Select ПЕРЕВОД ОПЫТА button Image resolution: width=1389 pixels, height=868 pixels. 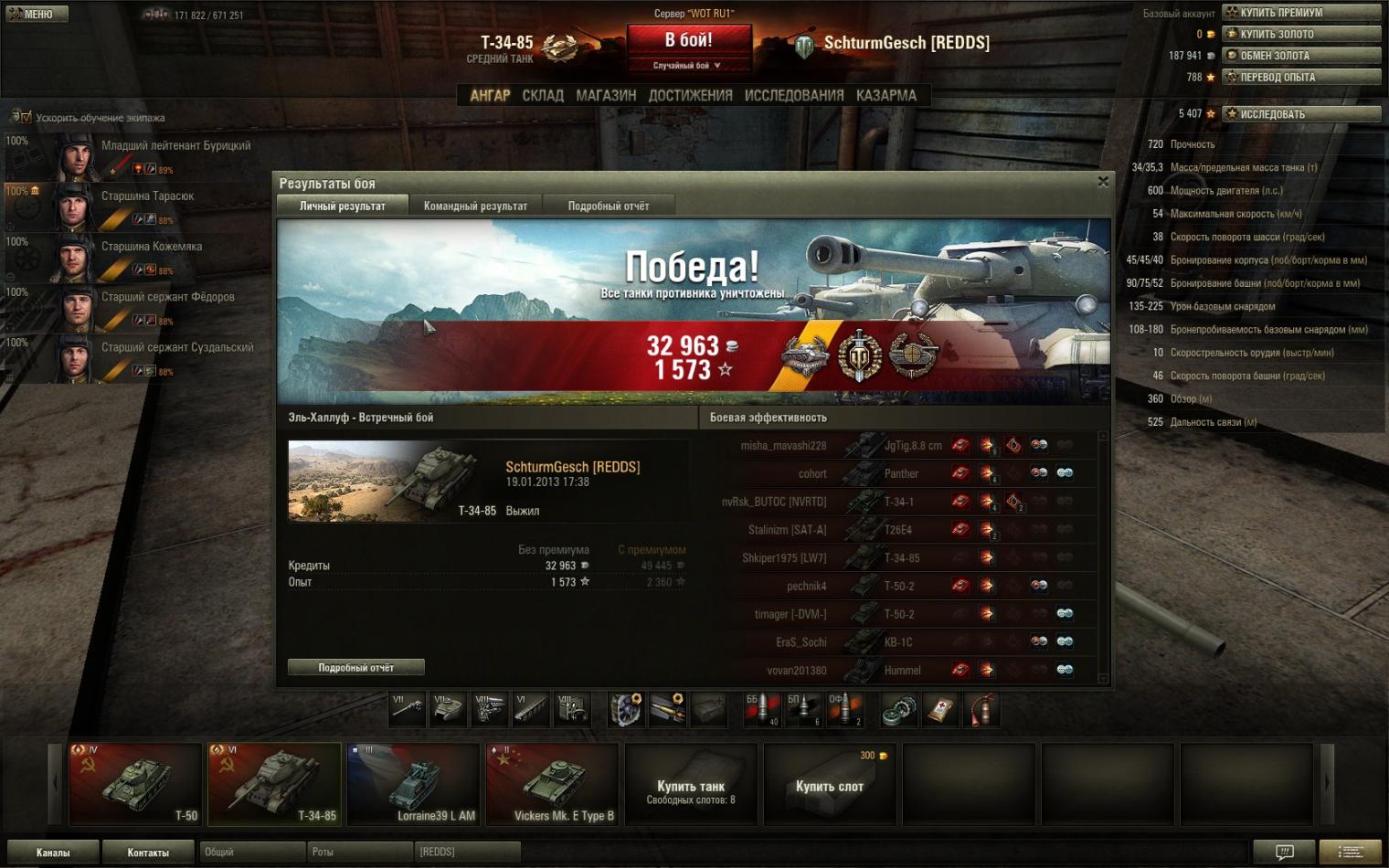coord(1301,78)
